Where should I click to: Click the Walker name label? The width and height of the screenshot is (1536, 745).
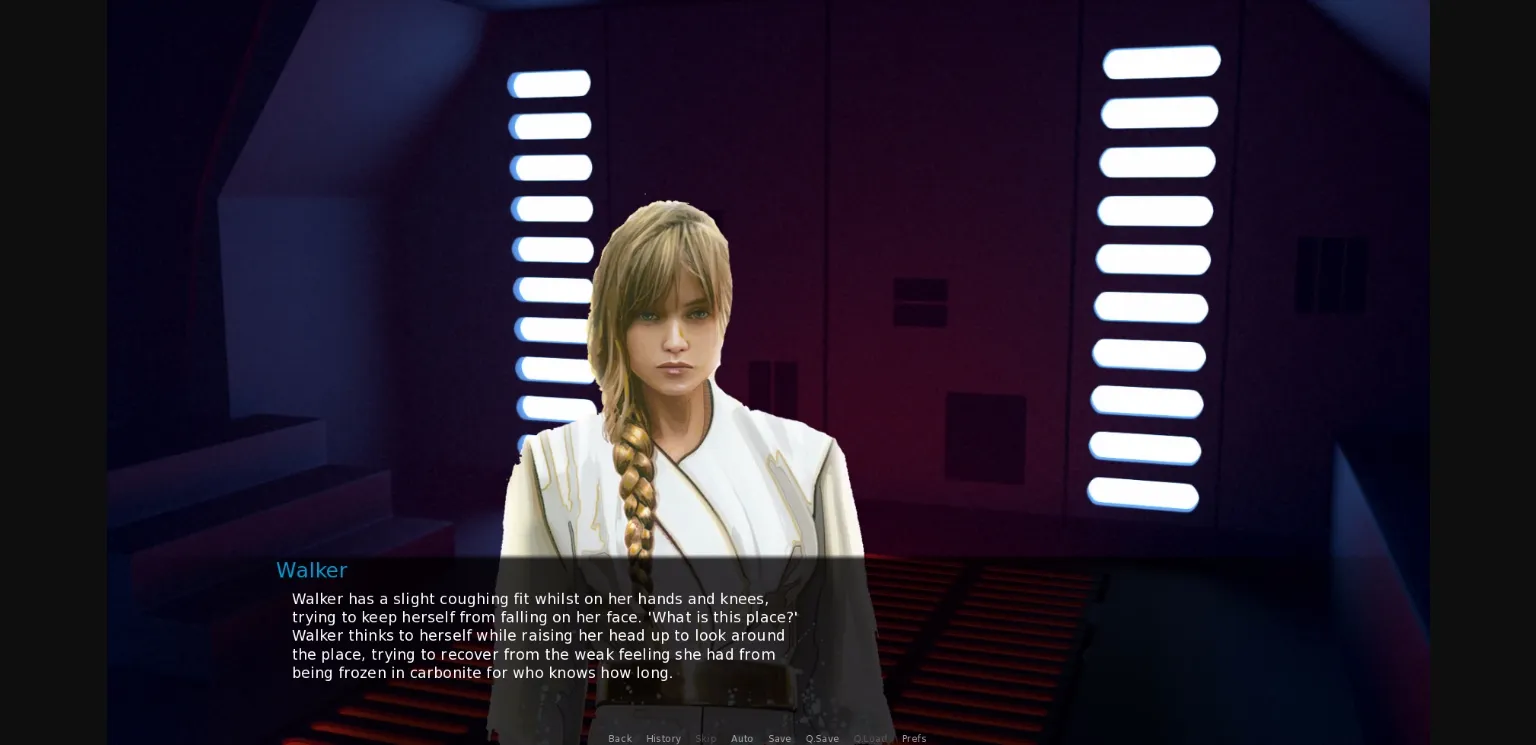(x=311, y=570)
